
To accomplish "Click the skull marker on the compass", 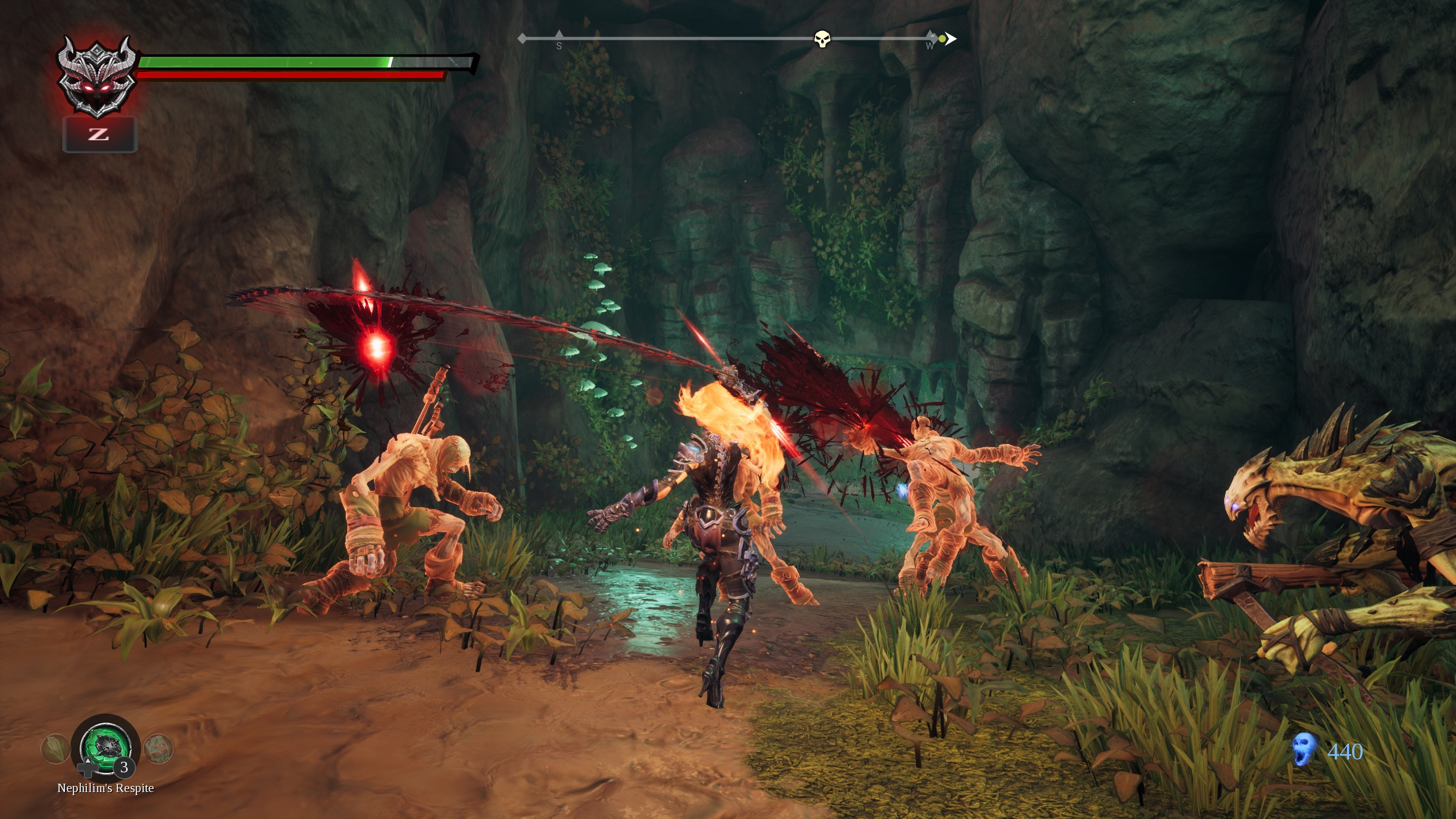I will click(x=822, y=39).
